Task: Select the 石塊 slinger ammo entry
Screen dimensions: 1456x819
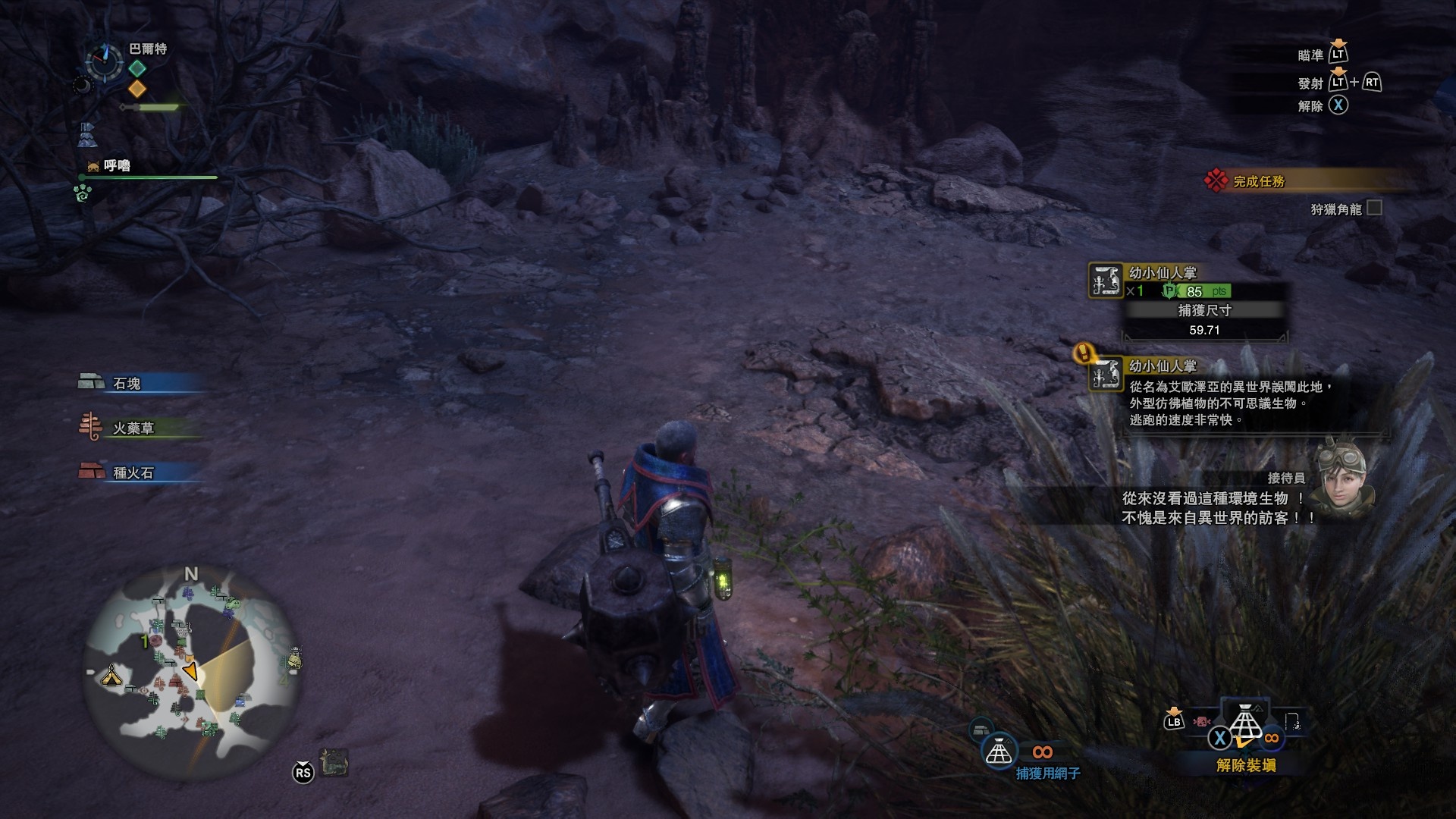Action: pos(127,384)
